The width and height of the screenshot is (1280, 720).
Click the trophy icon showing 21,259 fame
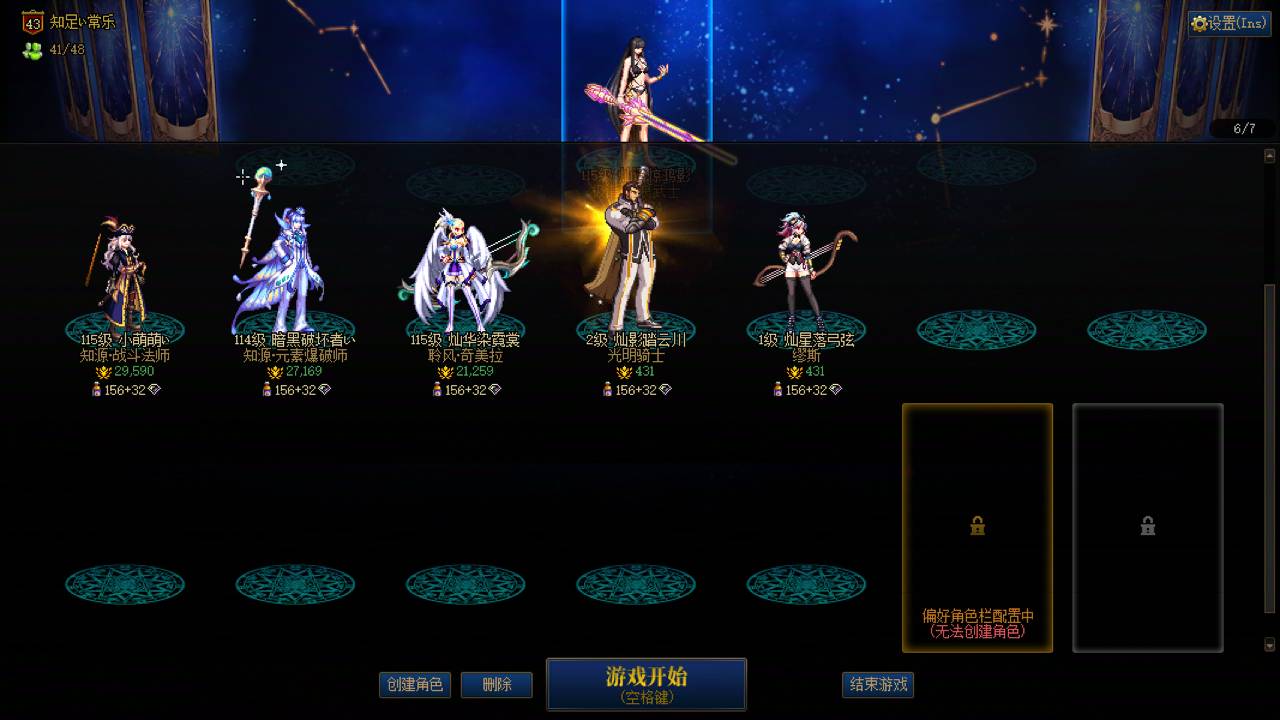point(444,371)
